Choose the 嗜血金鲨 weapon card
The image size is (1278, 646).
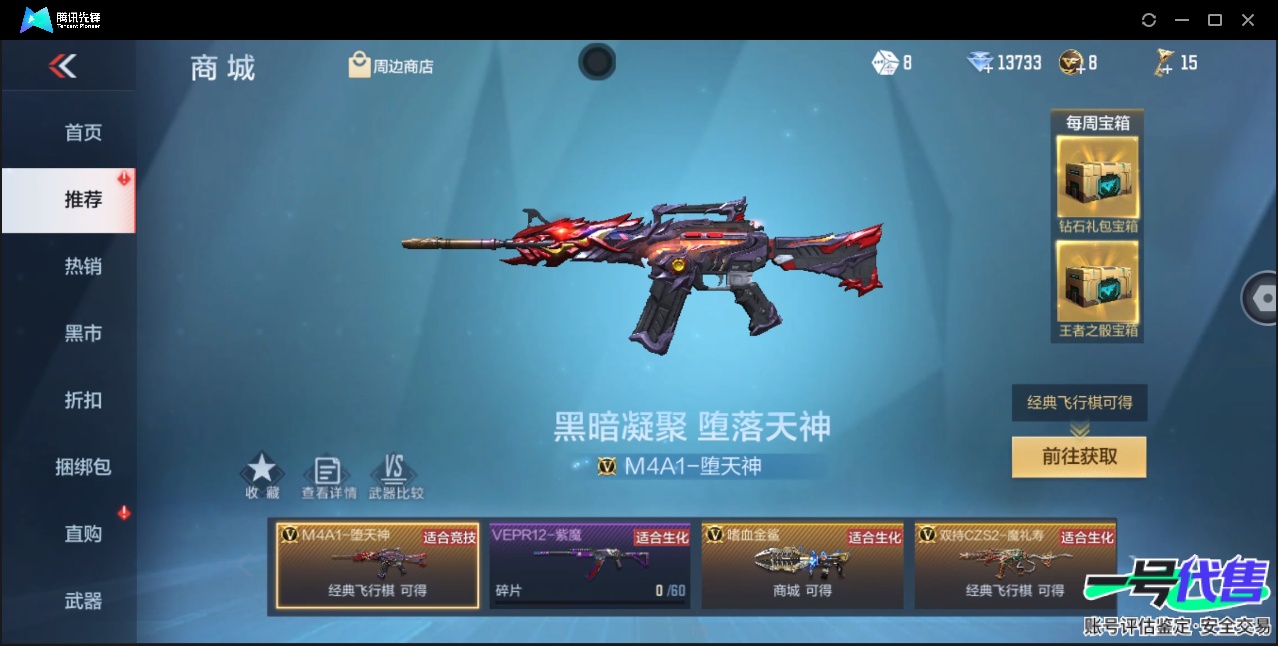[x=802, y=566]
